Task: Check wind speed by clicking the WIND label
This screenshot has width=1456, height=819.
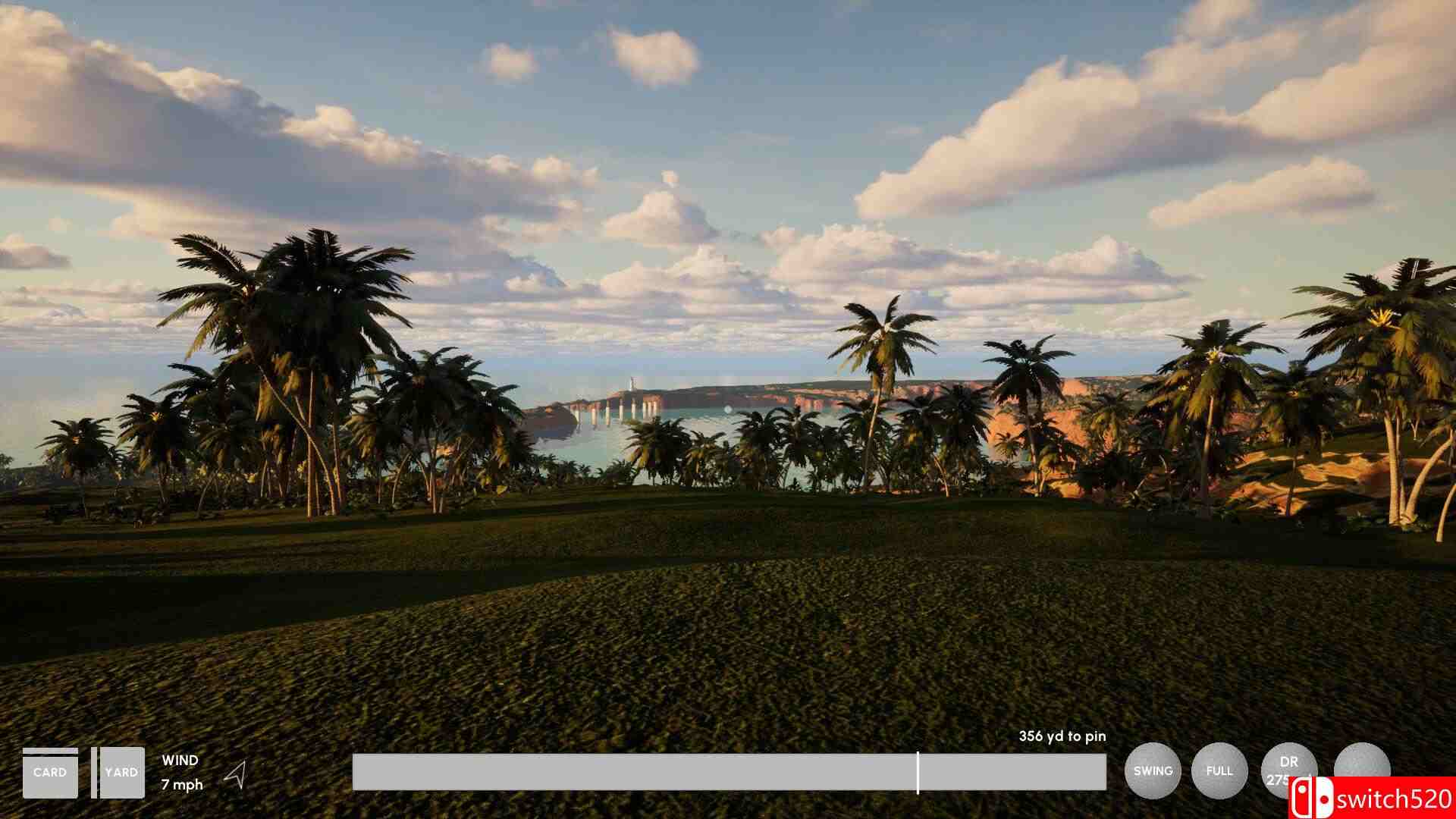Action: [x=179, y=760]
